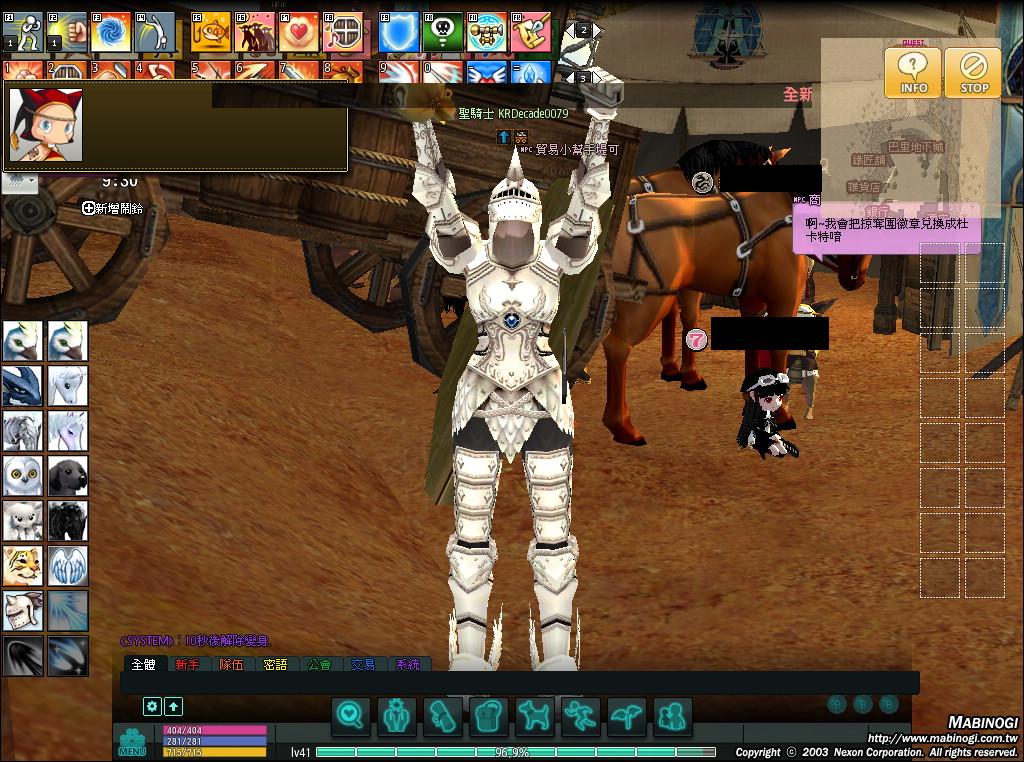1024x762 pixels.
Task: Activate the blue swirl skill icon
Action: pyautogui.click(x=111, y=32)
